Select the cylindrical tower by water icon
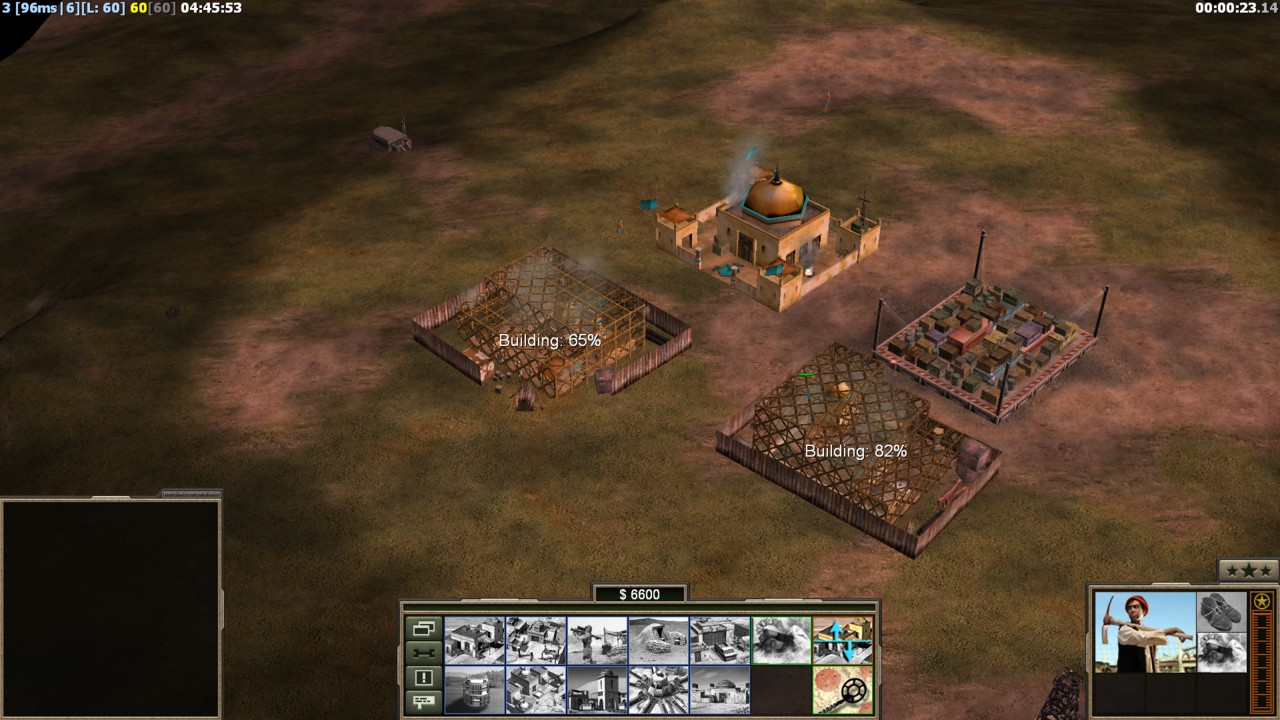Screen dimensions: 1280x720 pyautogui.click(x=474, y=690)
